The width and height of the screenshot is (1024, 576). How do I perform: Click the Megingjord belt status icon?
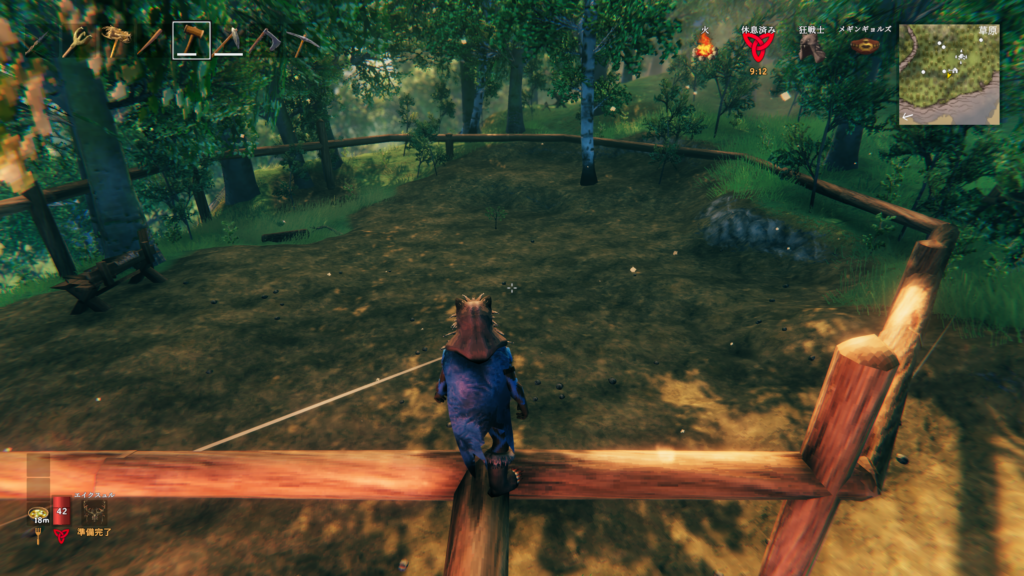click(865, 46)
